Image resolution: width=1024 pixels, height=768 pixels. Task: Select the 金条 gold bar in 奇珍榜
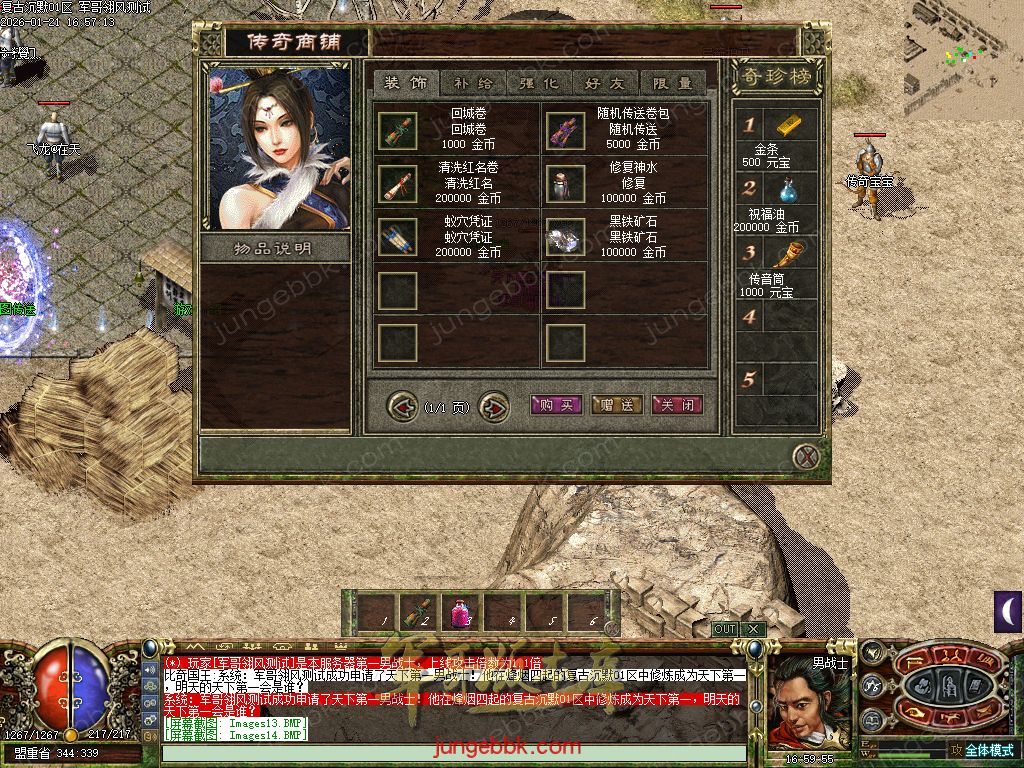(x=788, y=125)
